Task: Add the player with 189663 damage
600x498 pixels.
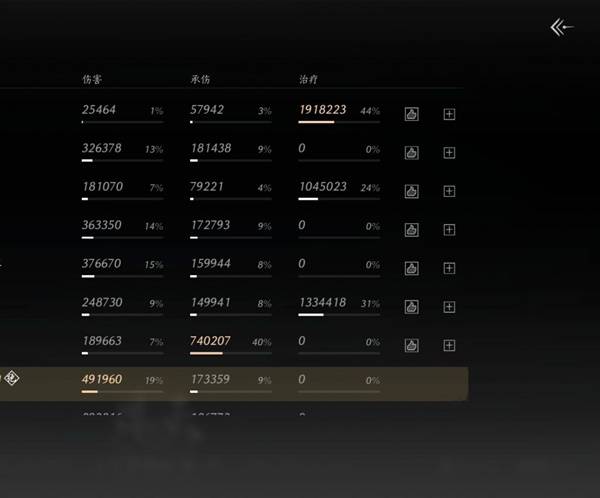Action: pyautogui.click(x=449, y=345)
